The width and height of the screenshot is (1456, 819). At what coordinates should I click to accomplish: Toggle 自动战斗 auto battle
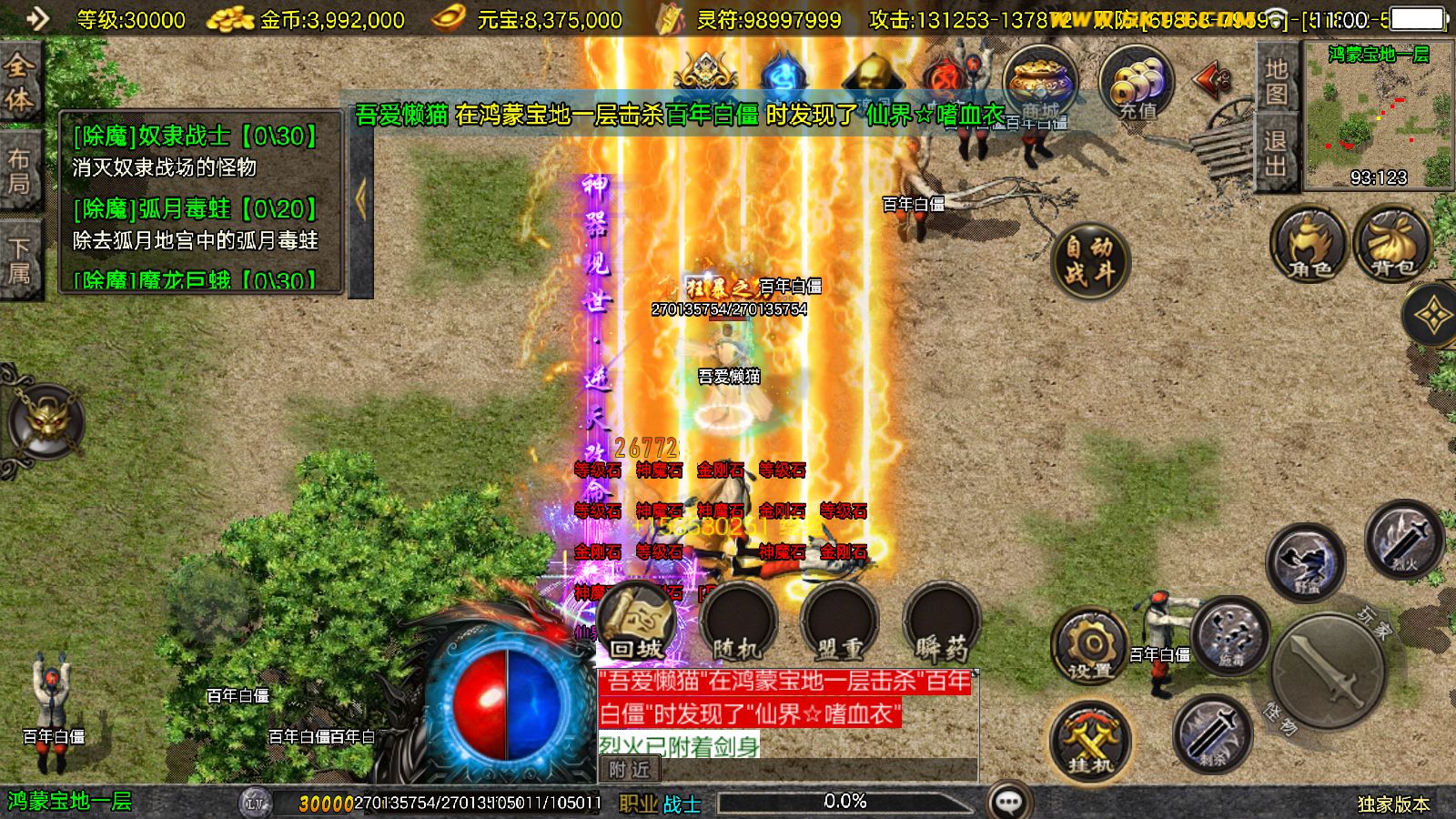pos(1089,259)
